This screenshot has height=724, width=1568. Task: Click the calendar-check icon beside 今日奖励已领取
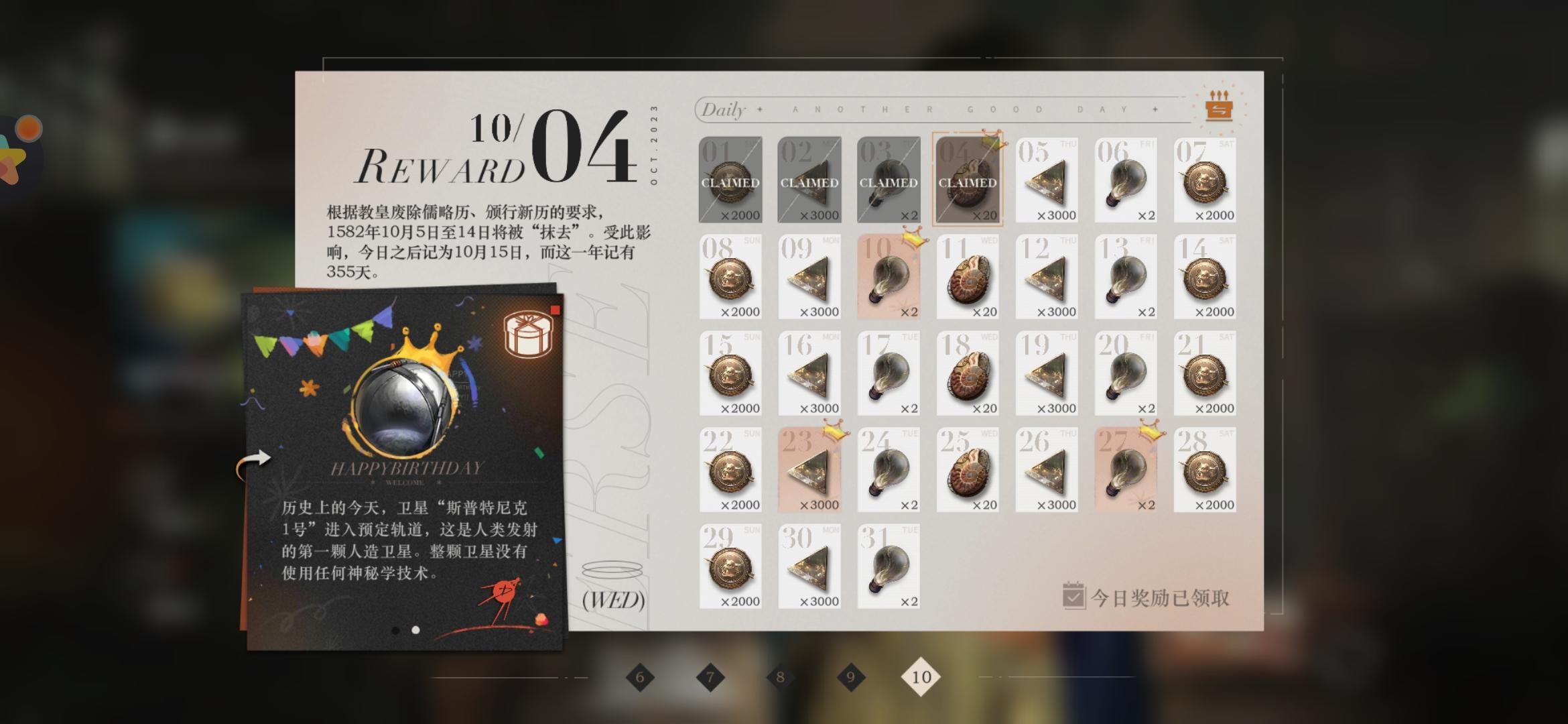pyautogui.click(x=1075, y=595)
